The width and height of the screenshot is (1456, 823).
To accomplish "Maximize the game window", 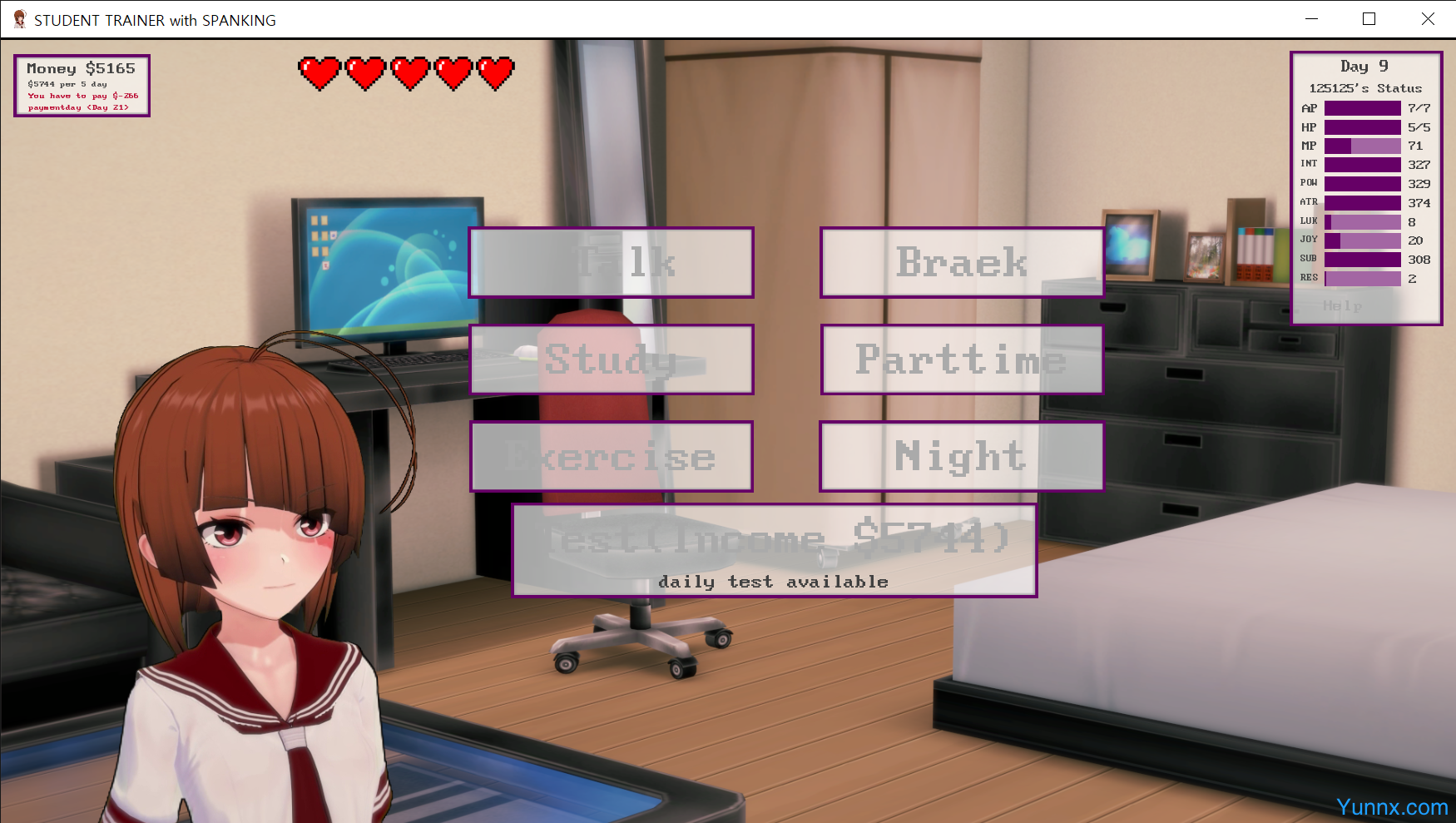I will (x=1369, y=19).
